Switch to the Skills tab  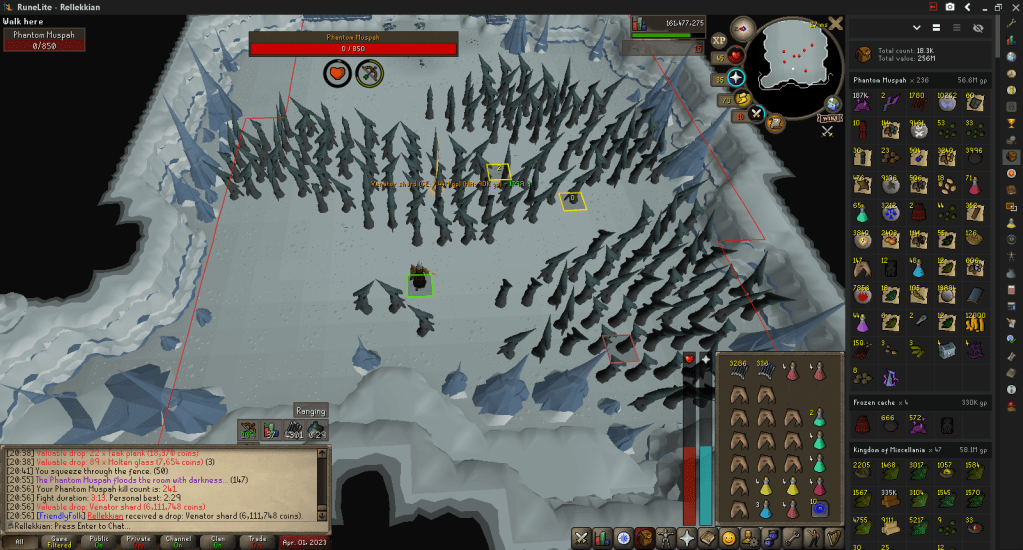603,538
